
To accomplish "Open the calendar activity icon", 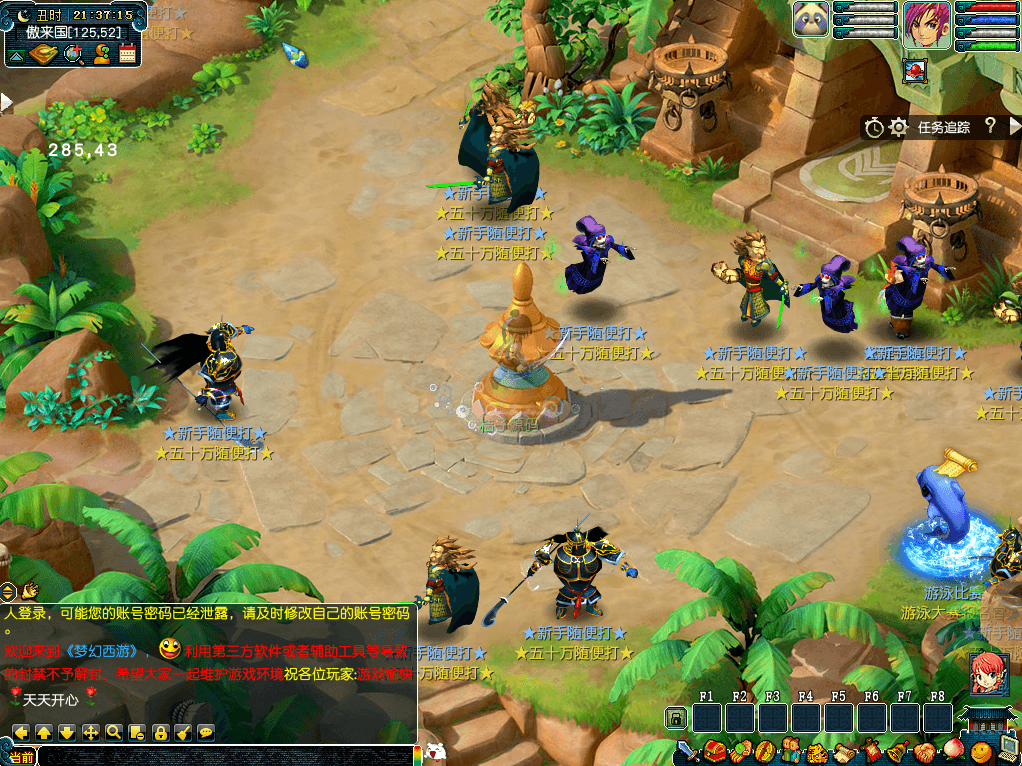I will coord(127,54).
